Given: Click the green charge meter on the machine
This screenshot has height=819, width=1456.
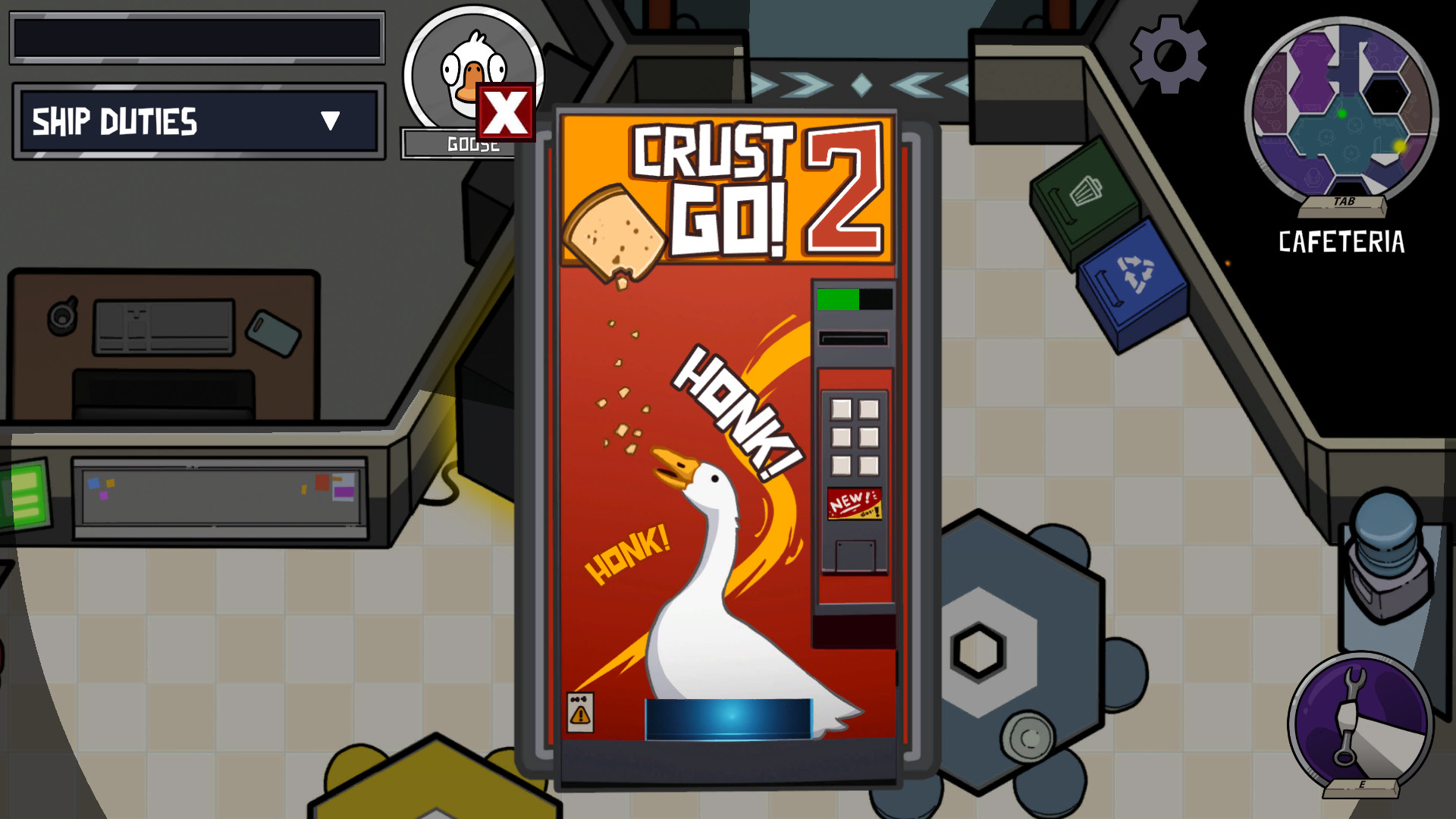Looking at the screenshot, I should tap(836, 299).
